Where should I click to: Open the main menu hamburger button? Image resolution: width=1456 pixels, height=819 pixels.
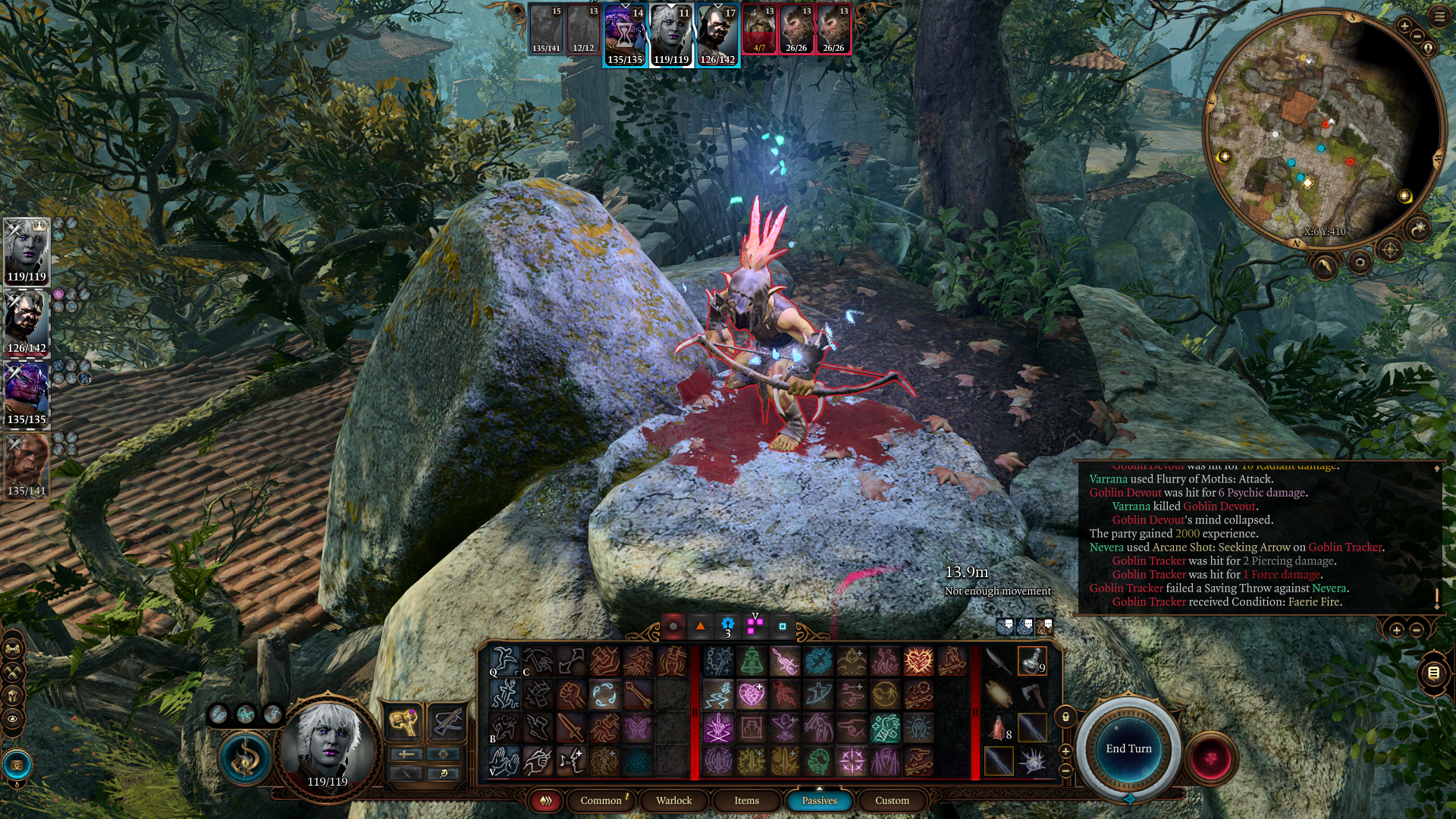pyautogui.click(x=1439, y=17)
